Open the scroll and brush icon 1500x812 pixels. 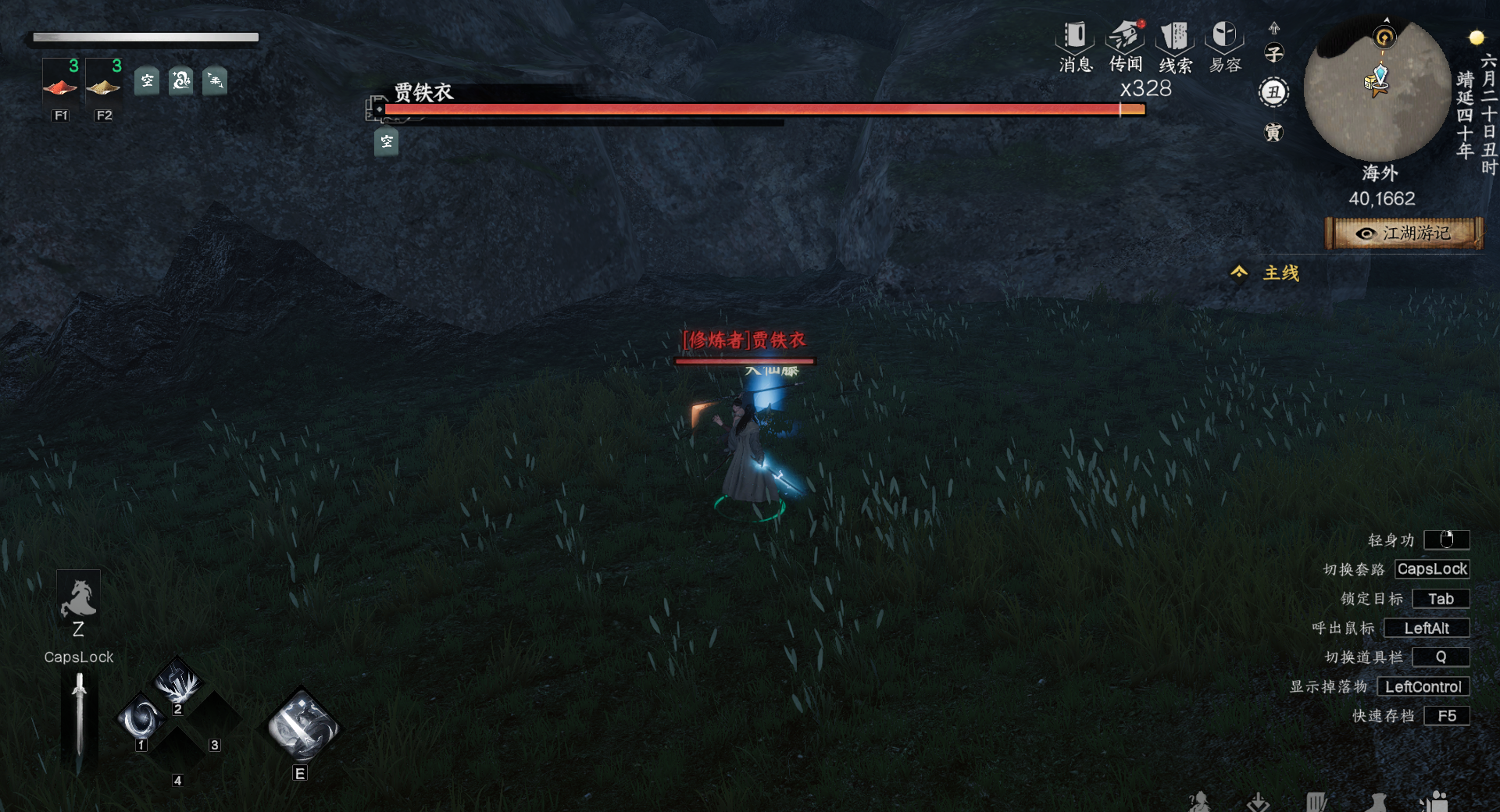[1316, 802]
